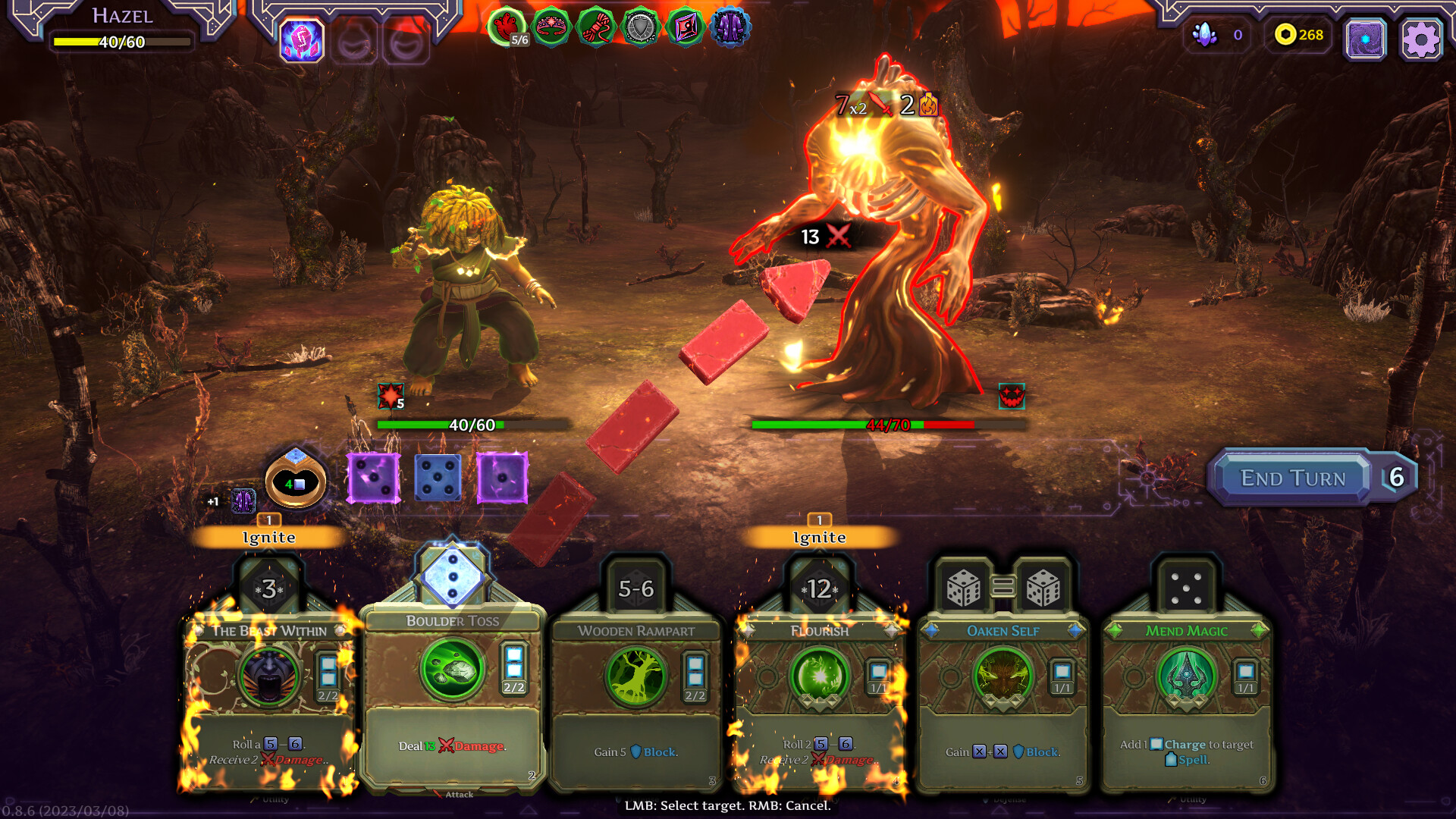
Task: Expand the Oaken Self dual-dice slot
Action: [1001, 588]
